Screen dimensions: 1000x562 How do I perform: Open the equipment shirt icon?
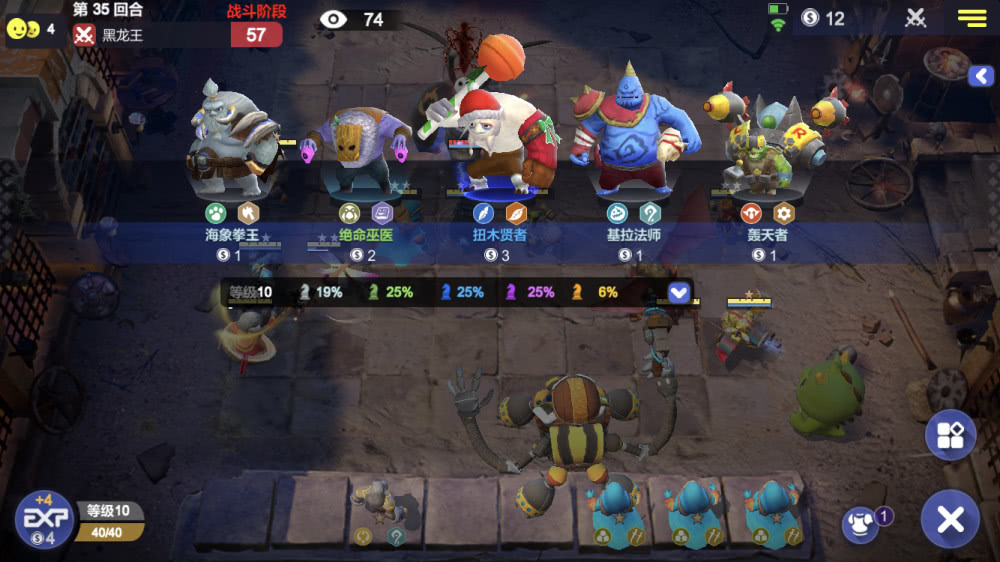point(860,525)
